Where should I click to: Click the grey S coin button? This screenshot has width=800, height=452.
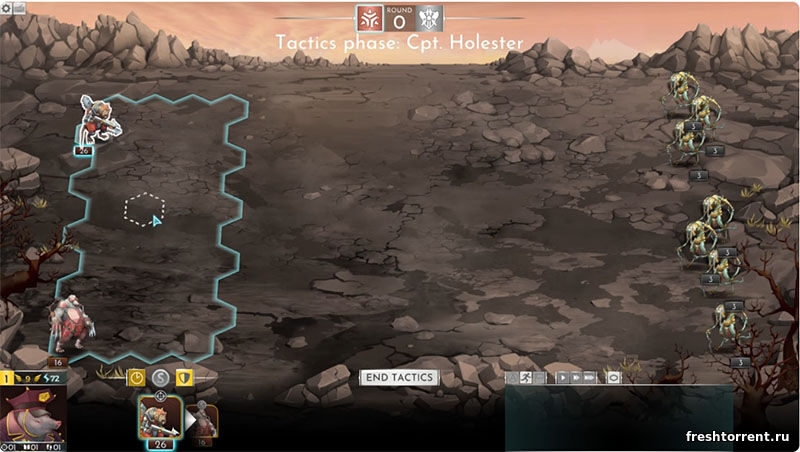(160, 378)
